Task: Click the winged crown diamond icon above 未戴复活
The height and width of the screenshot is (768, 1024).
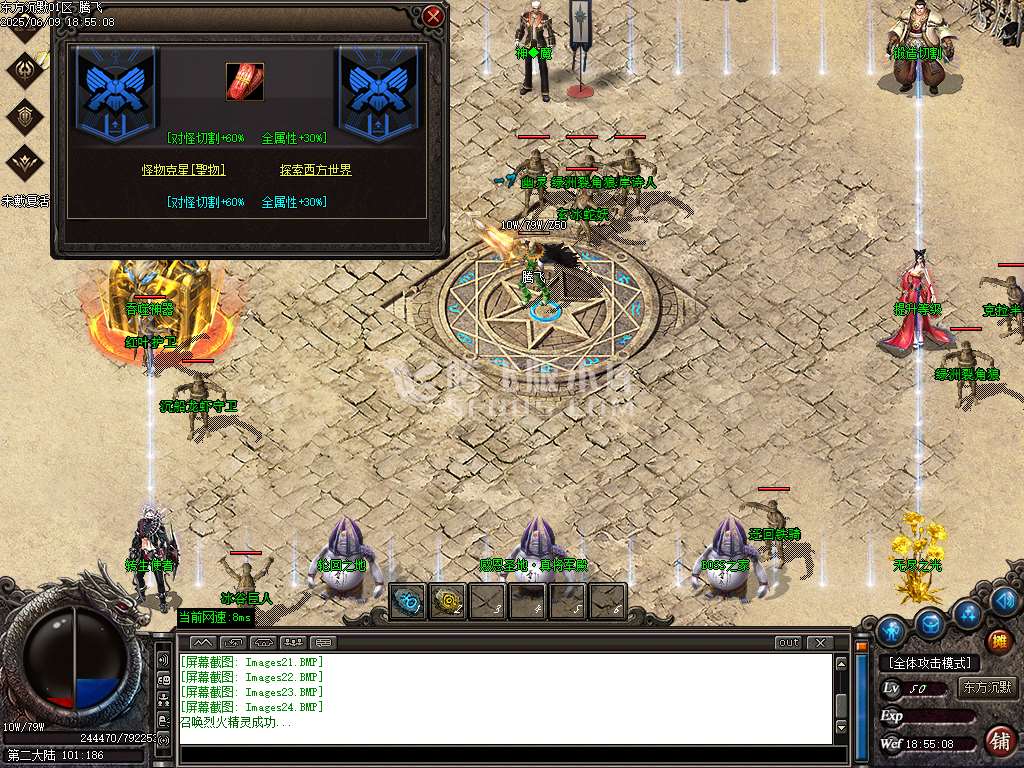Action: click(x=24, y=162)
